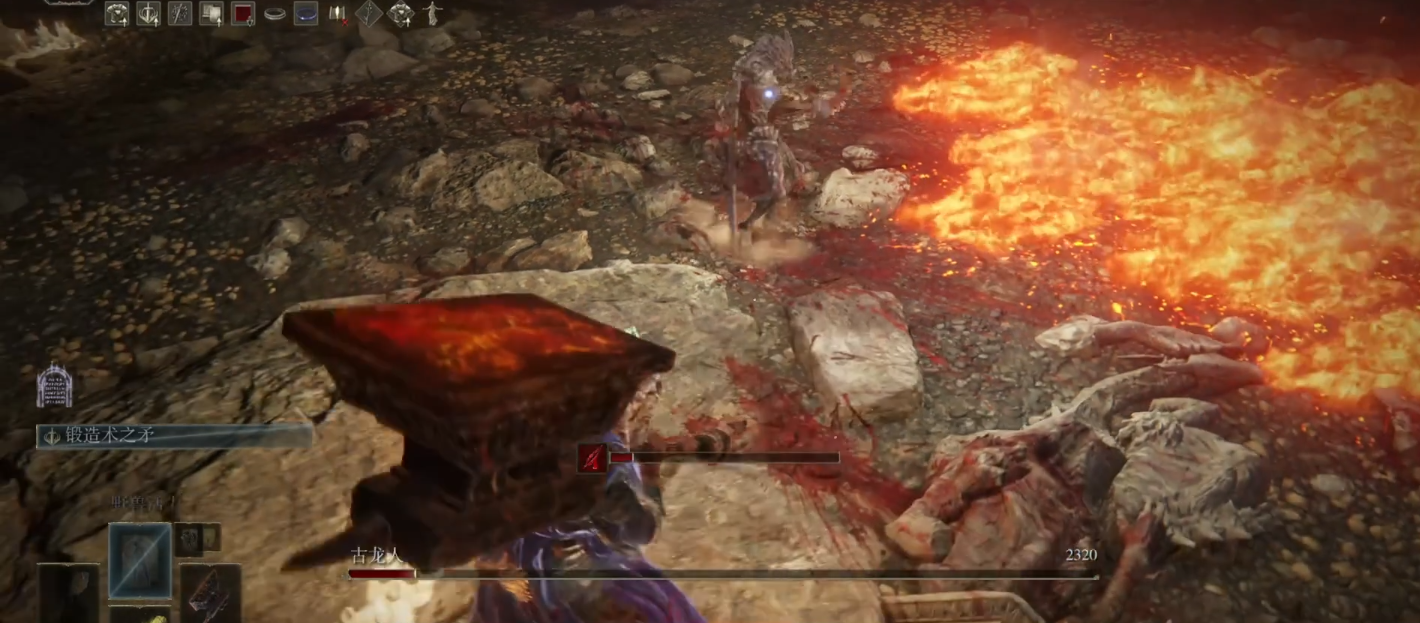Screen dimensions: 1420x623
Task: Click the sparkle burst status icon
Action: 180,14
